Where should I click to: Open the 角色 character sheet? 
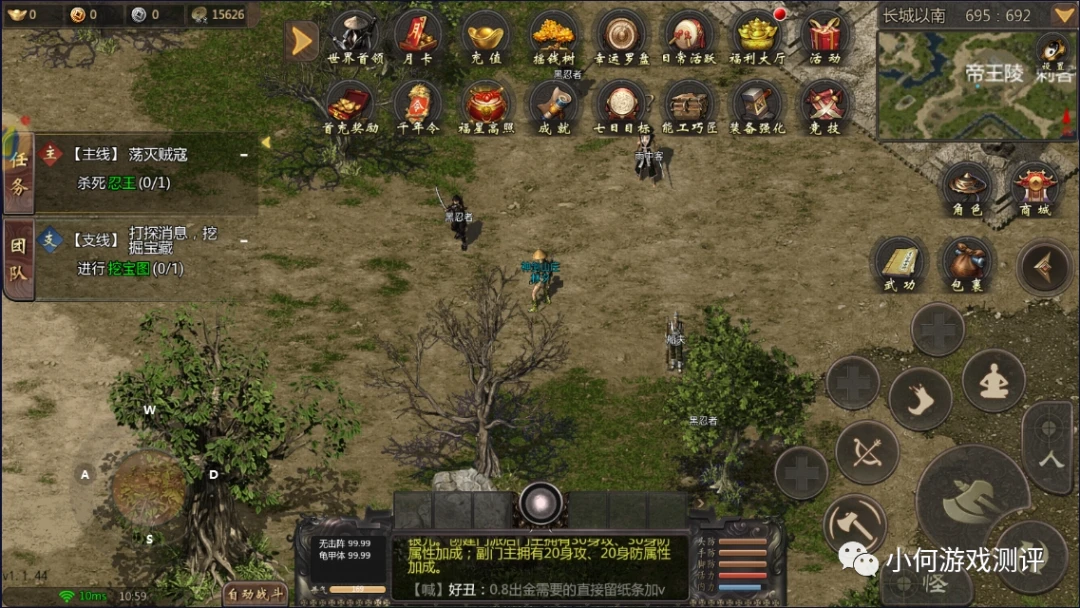[967, 188]
